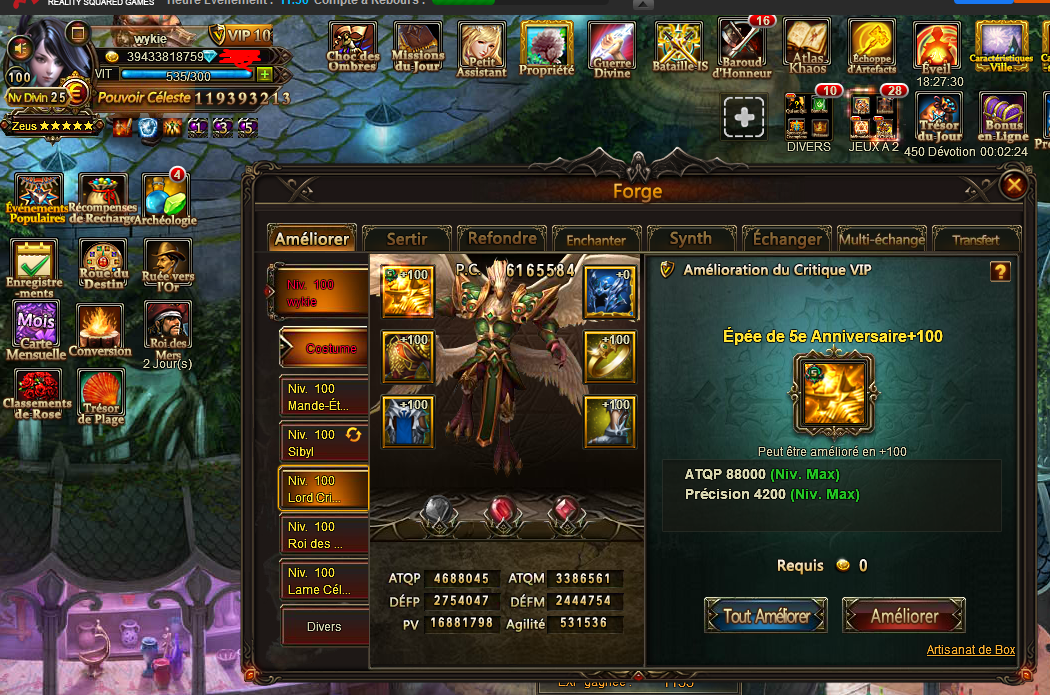
Task: Open the Trésor de Plage icon
Action: pos(101,396)
